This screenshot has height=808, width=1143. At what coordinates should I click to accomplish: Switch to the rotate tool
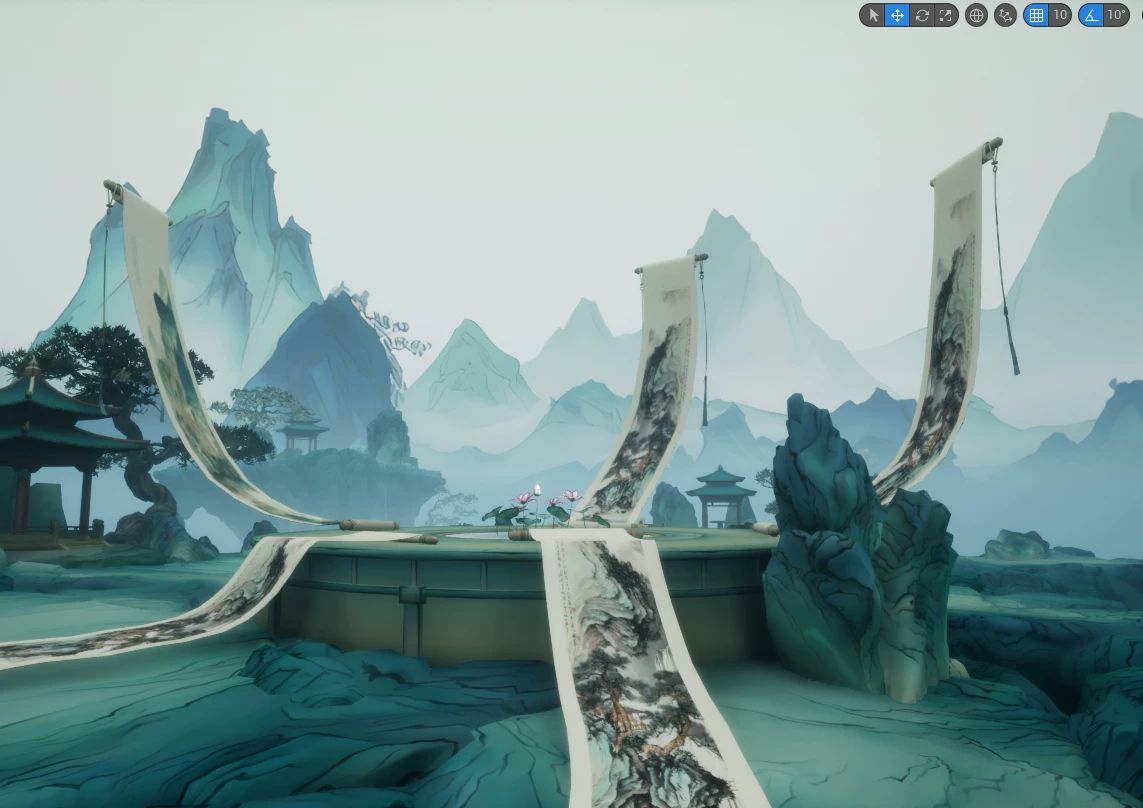[922, 15]
